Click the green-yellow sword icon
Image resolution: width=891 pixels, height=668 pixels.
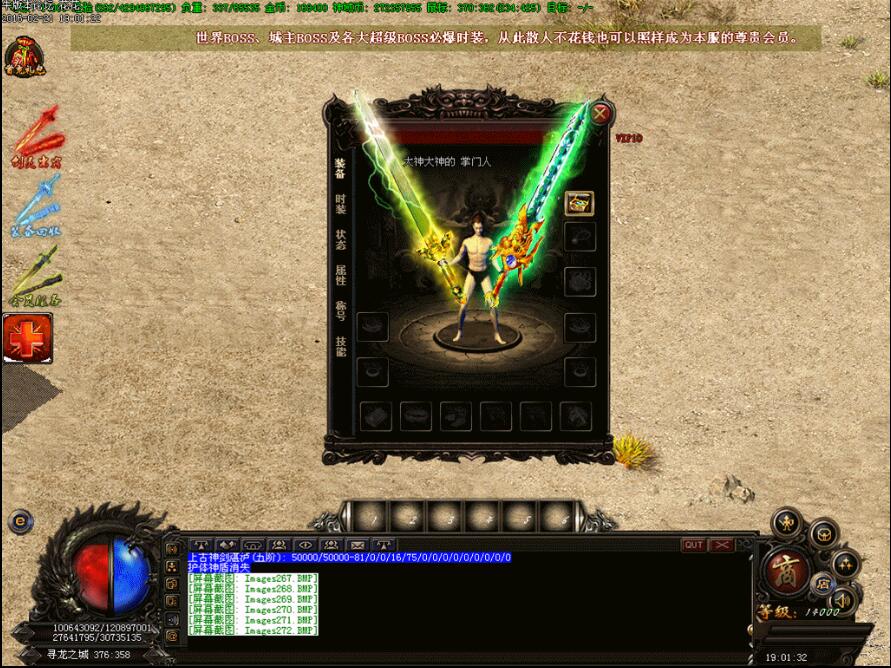pos(35,274)
